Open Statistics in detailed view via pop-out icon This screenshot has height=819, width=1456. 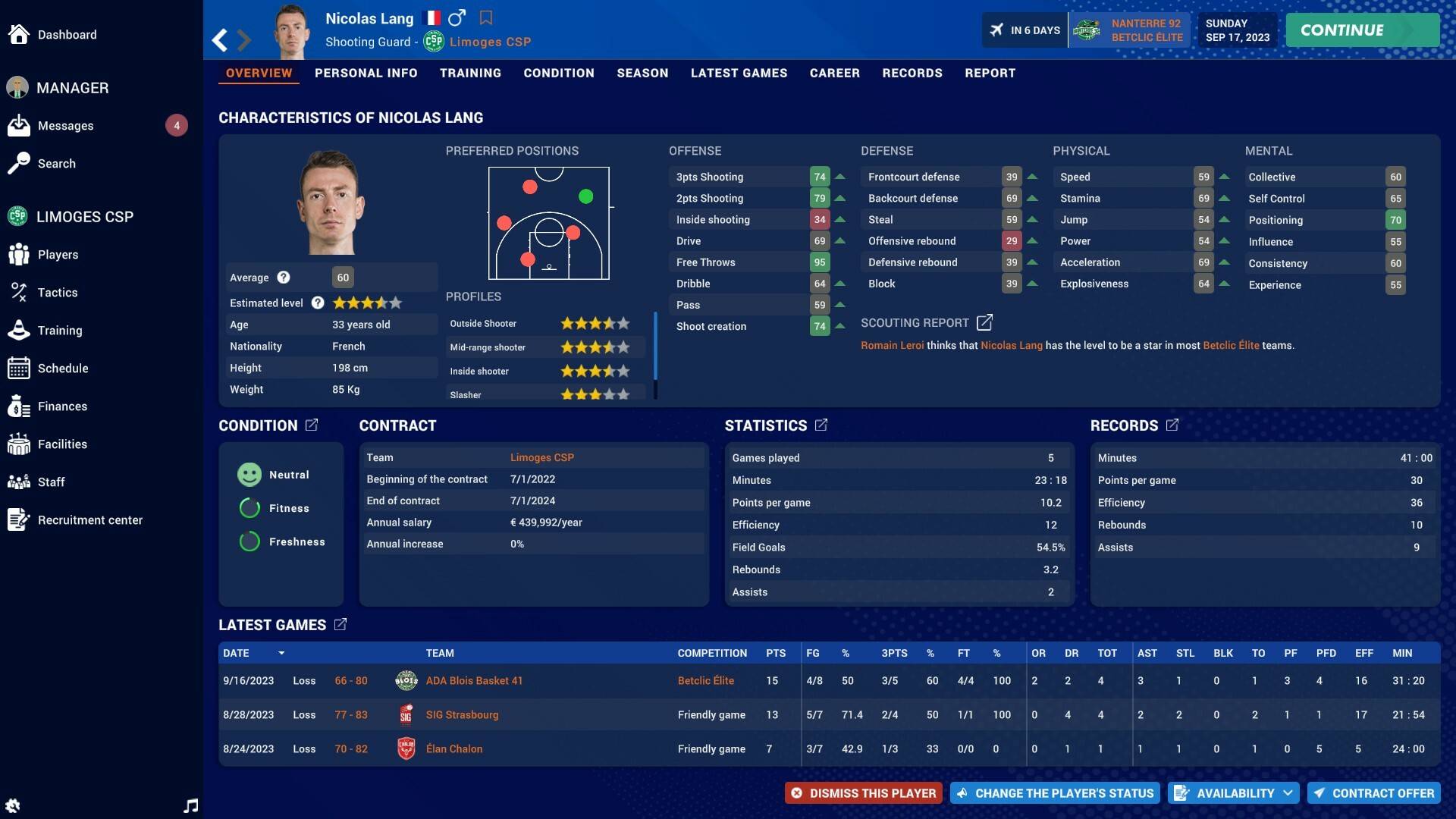pyautogui.click(x=822, y=425)
